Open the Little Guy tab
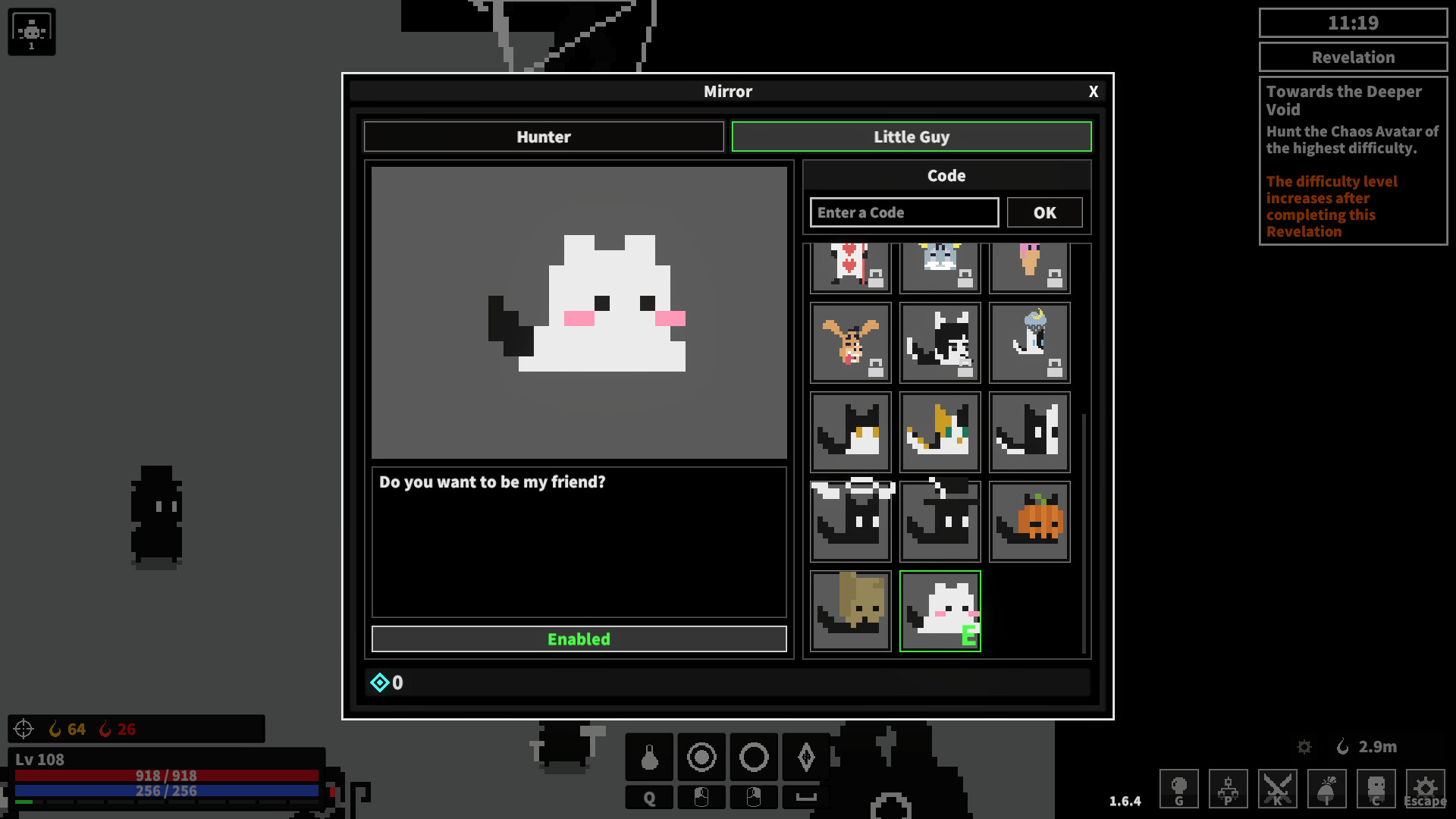 coord(912,136)
